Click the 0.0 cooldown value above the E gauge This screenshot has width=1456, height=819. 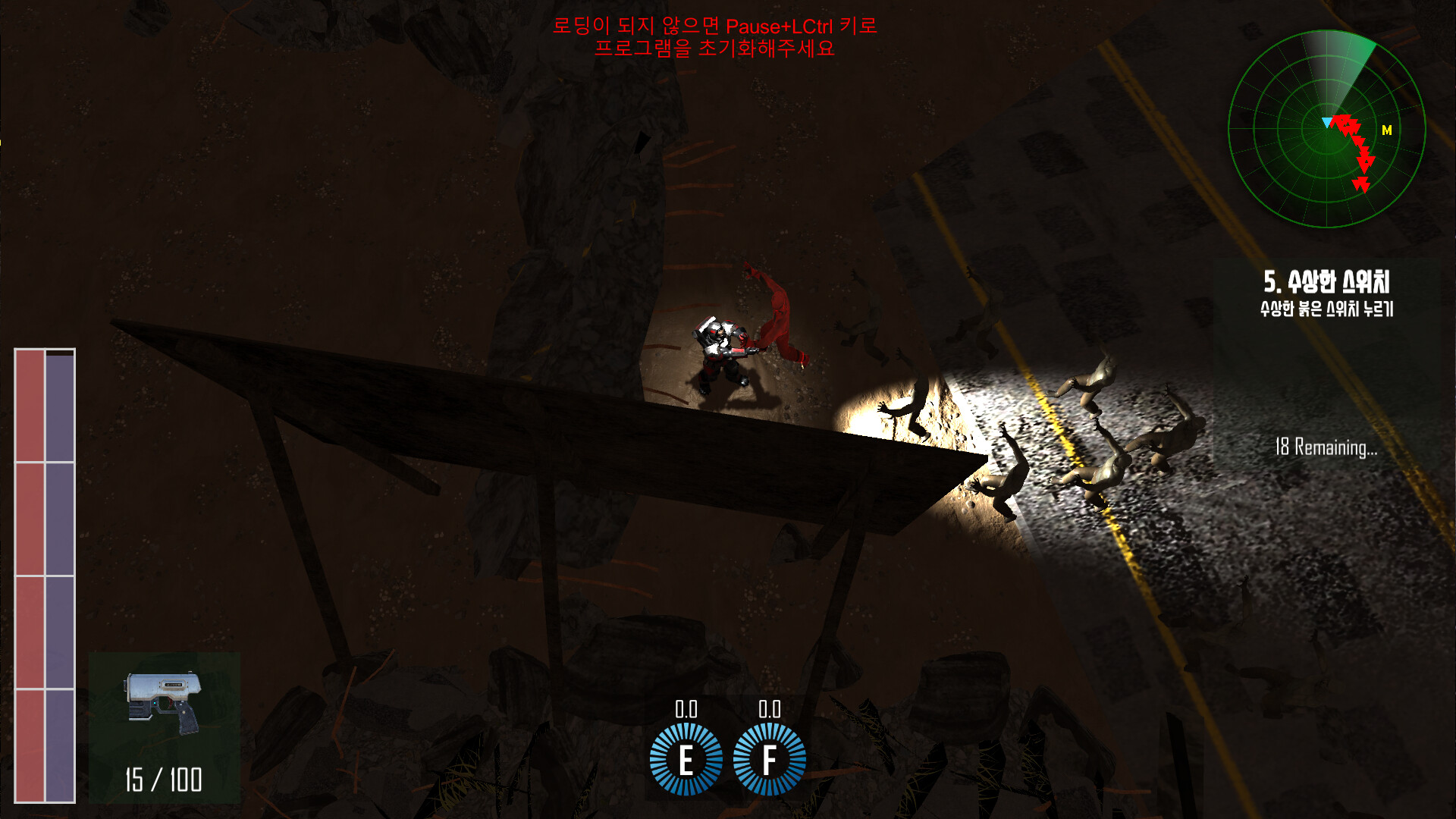click(686, 710)
